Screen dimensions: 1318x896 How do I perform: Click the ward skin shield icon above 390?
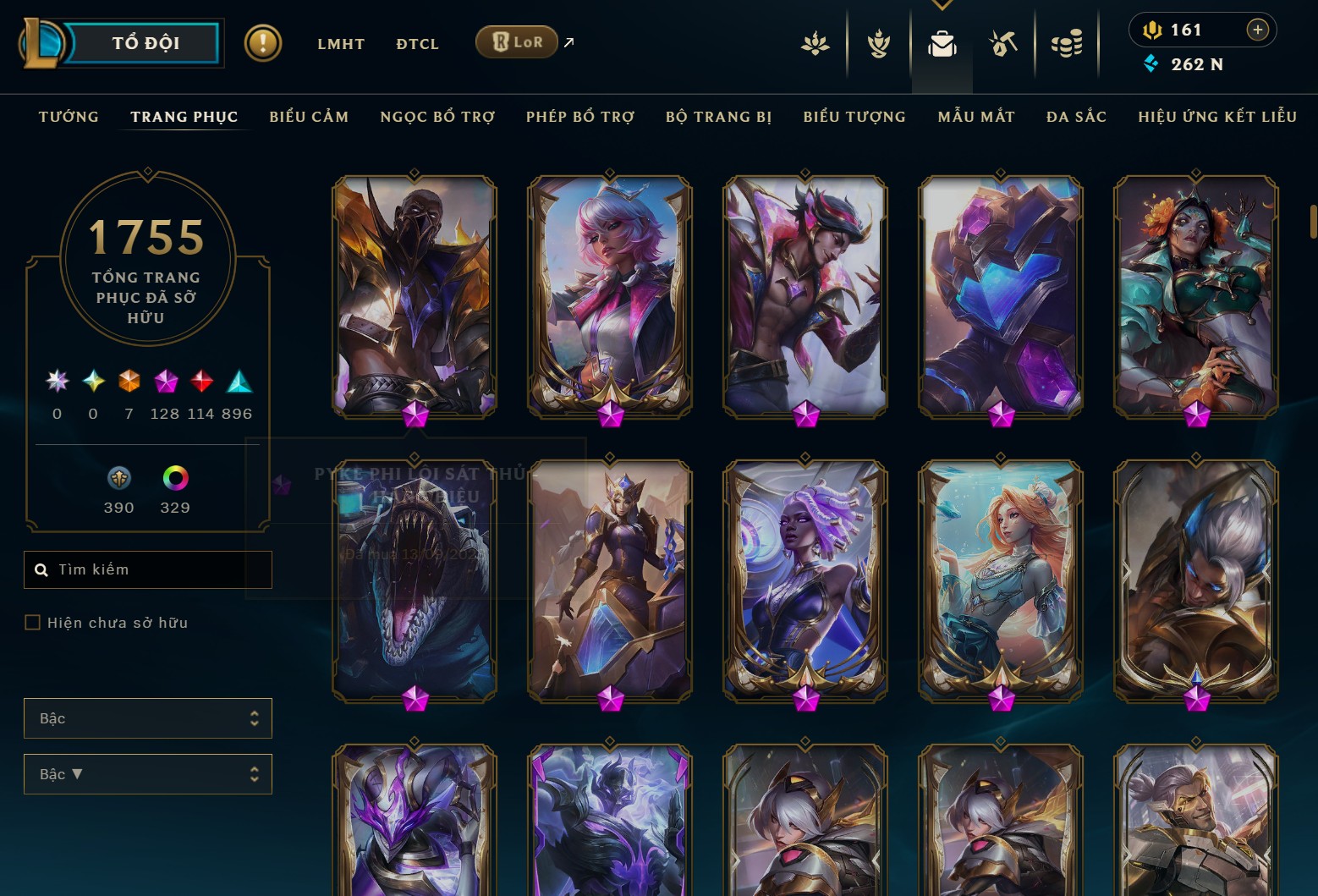click(118, 479)
